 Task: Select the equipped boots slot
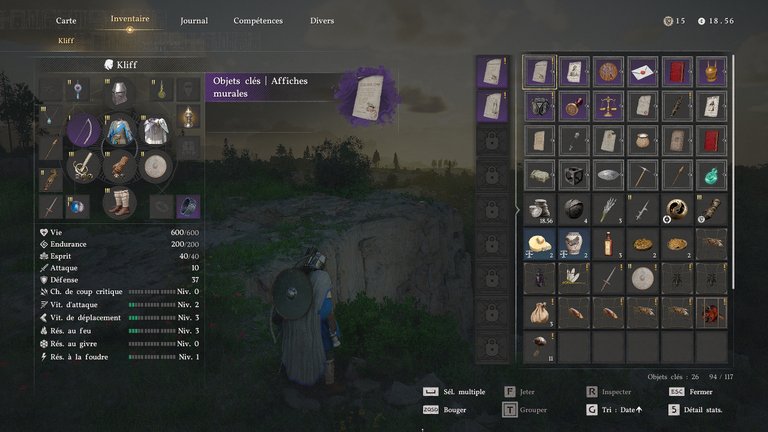(x=120, y=202)
